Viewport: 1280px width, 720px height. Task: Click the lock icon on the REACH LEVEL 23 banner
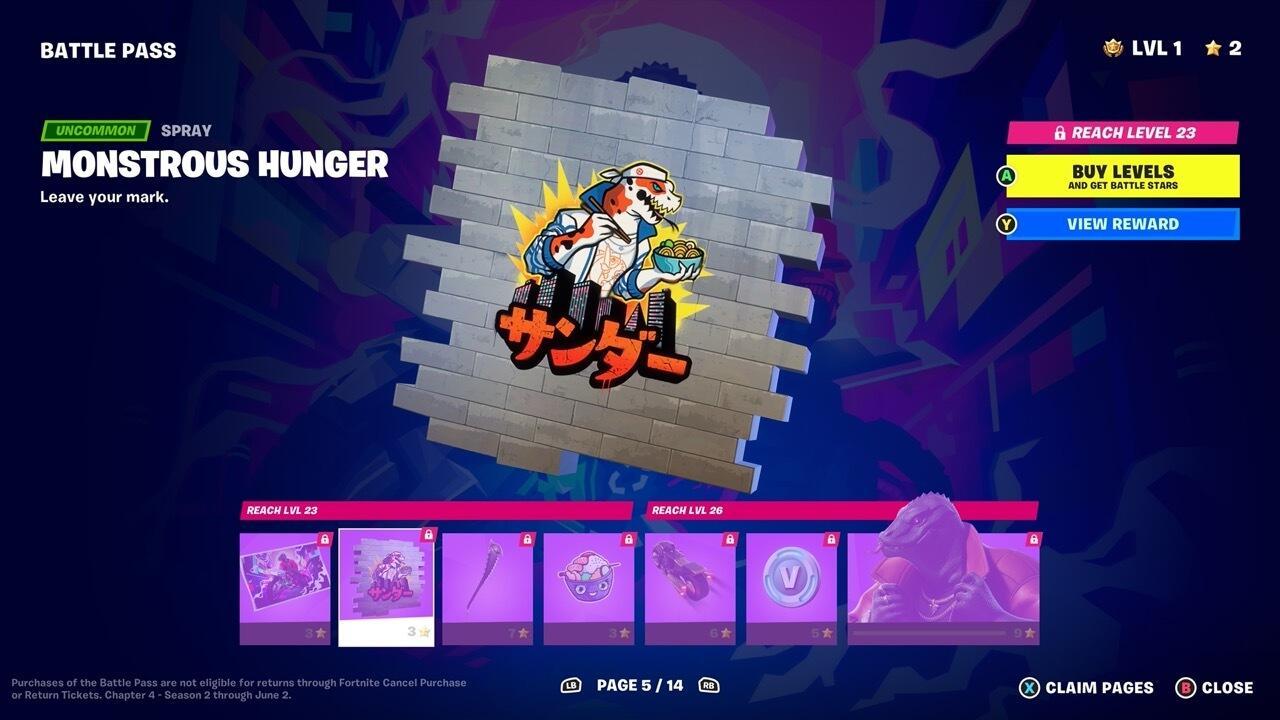click(1059, 131)
